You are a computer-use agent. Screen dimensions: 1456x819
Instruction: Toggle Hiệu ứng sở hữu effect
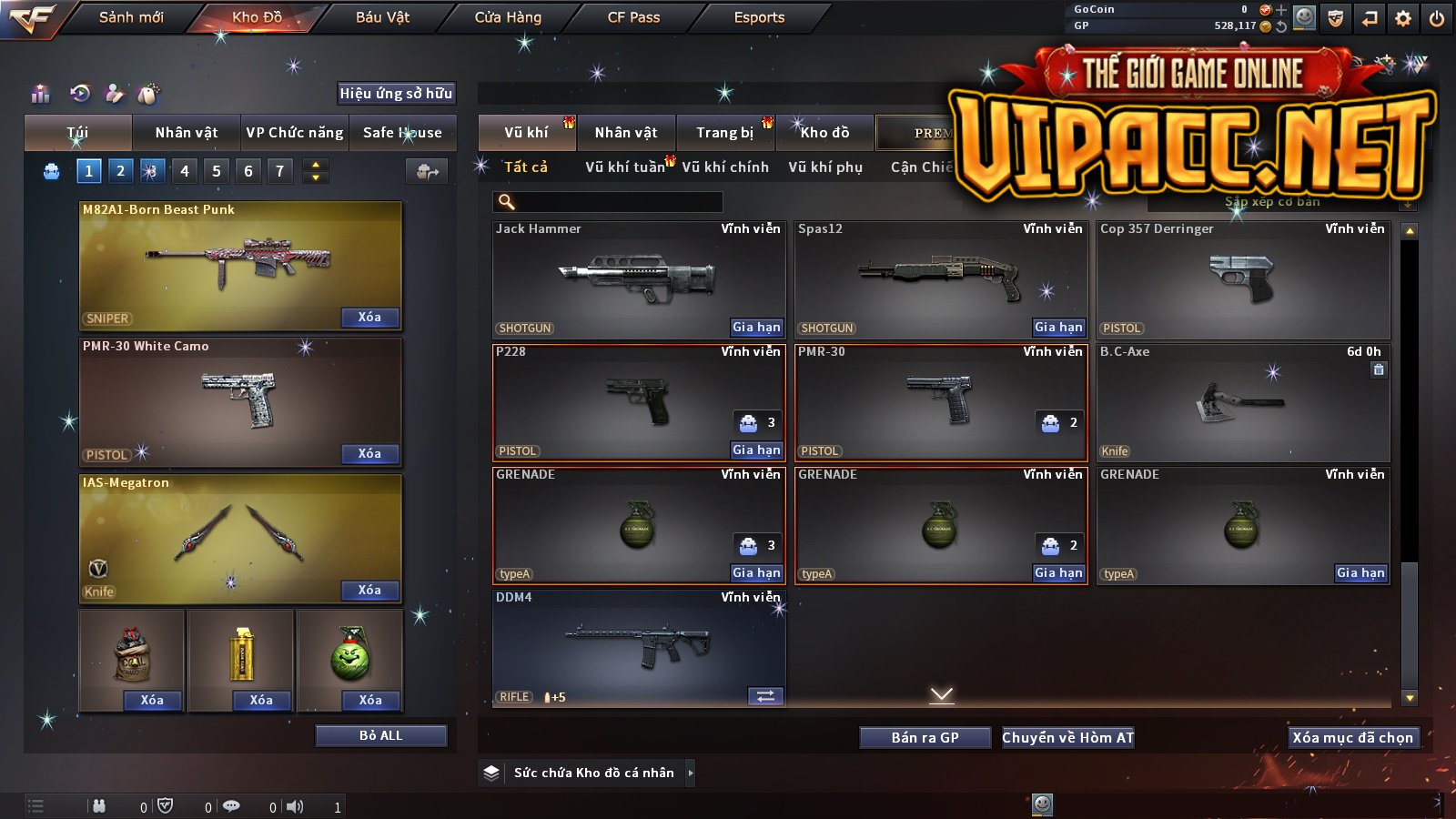396,93
